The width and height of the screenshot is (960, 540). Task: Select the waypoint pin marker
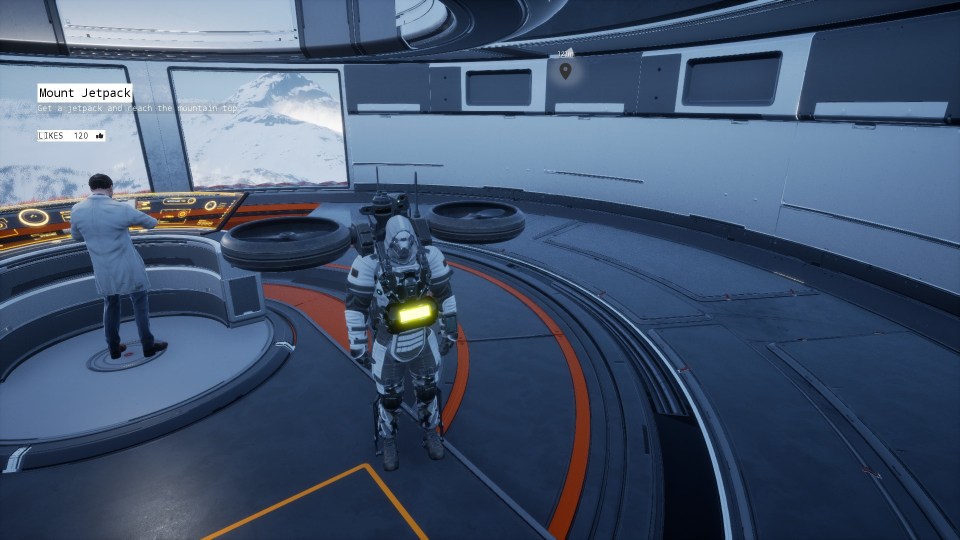[x=565, y=70]
